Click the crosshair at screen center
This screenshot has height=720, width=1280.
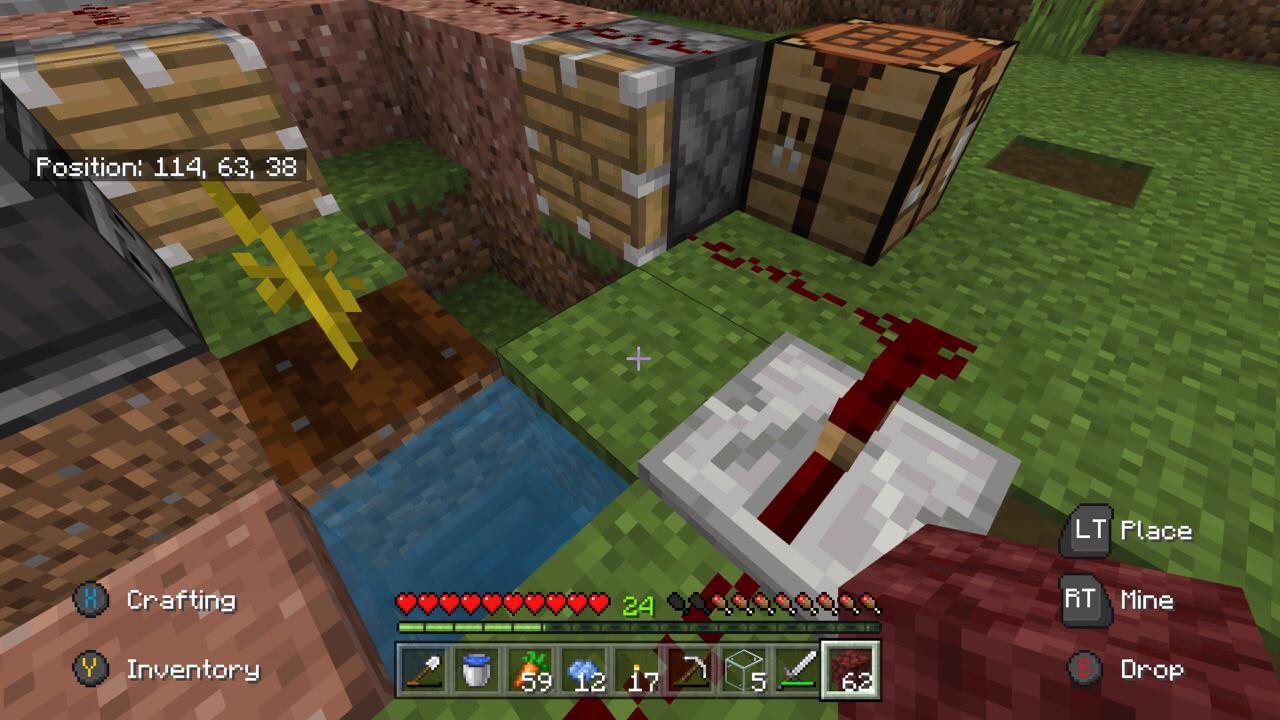[638, 356]
